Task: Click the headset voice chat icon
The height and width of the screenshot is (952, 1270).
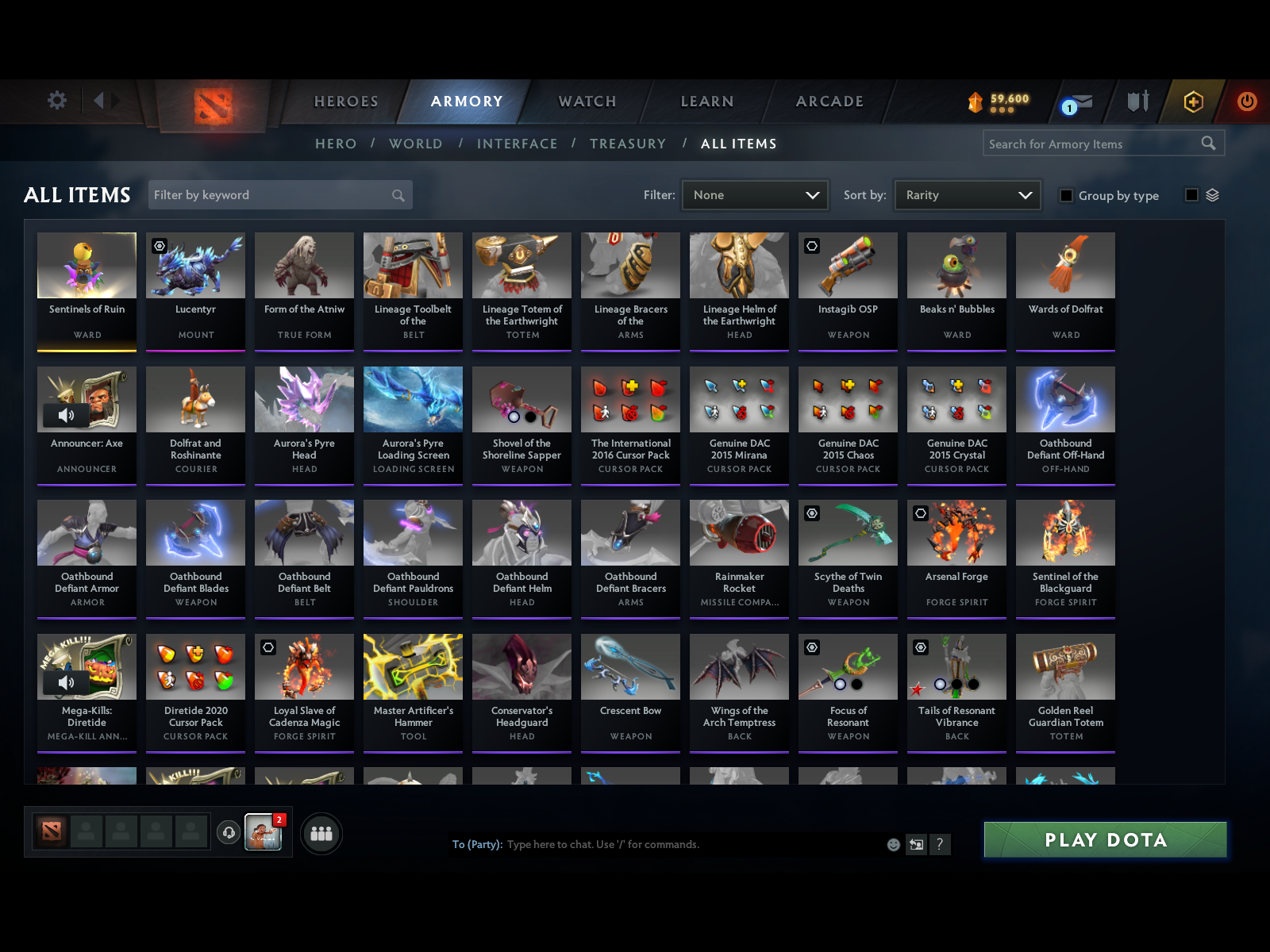Action: [230, 831]
